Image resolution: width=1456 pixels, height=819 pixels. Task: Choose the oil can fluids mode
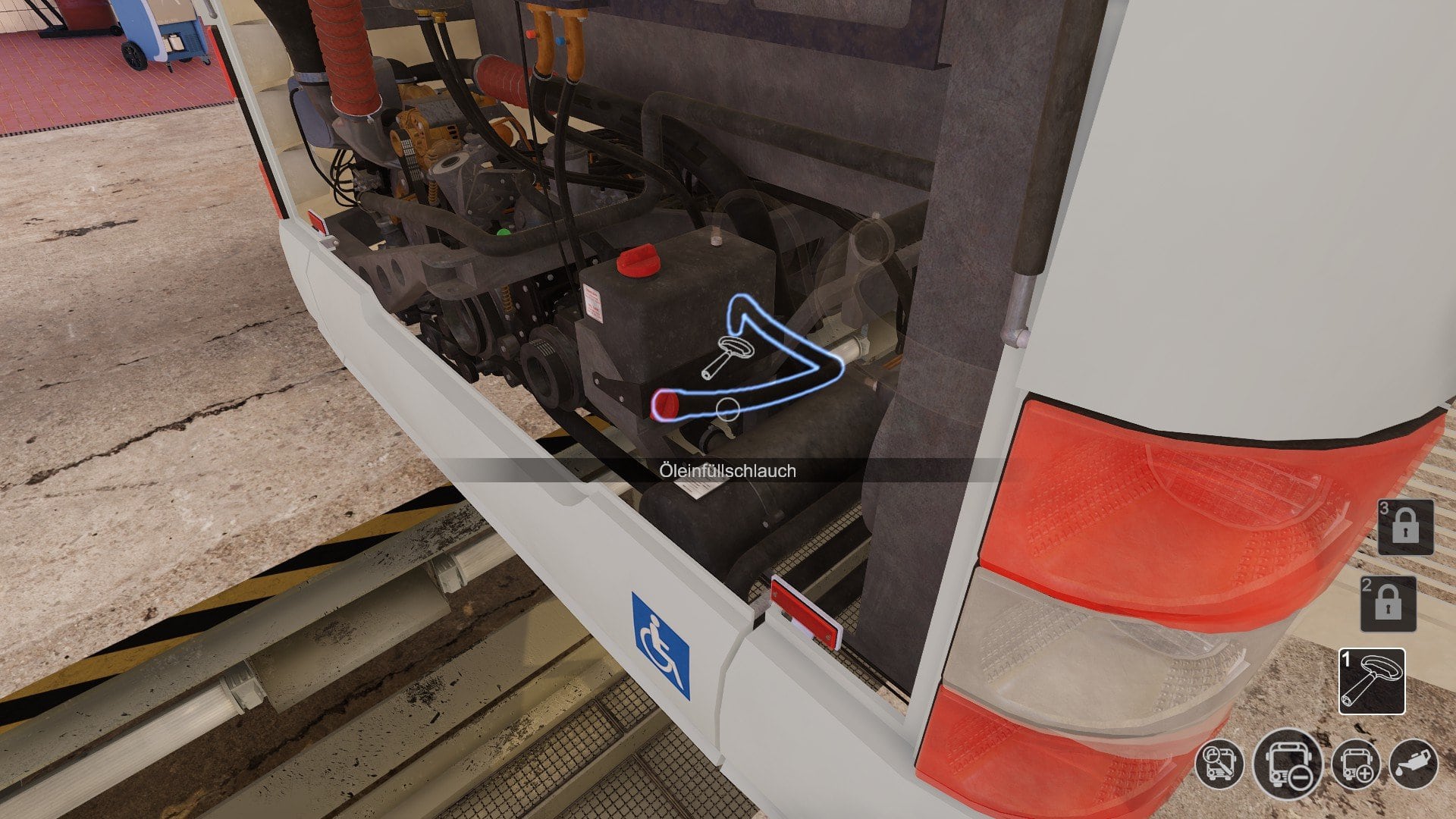point(1414,764)
